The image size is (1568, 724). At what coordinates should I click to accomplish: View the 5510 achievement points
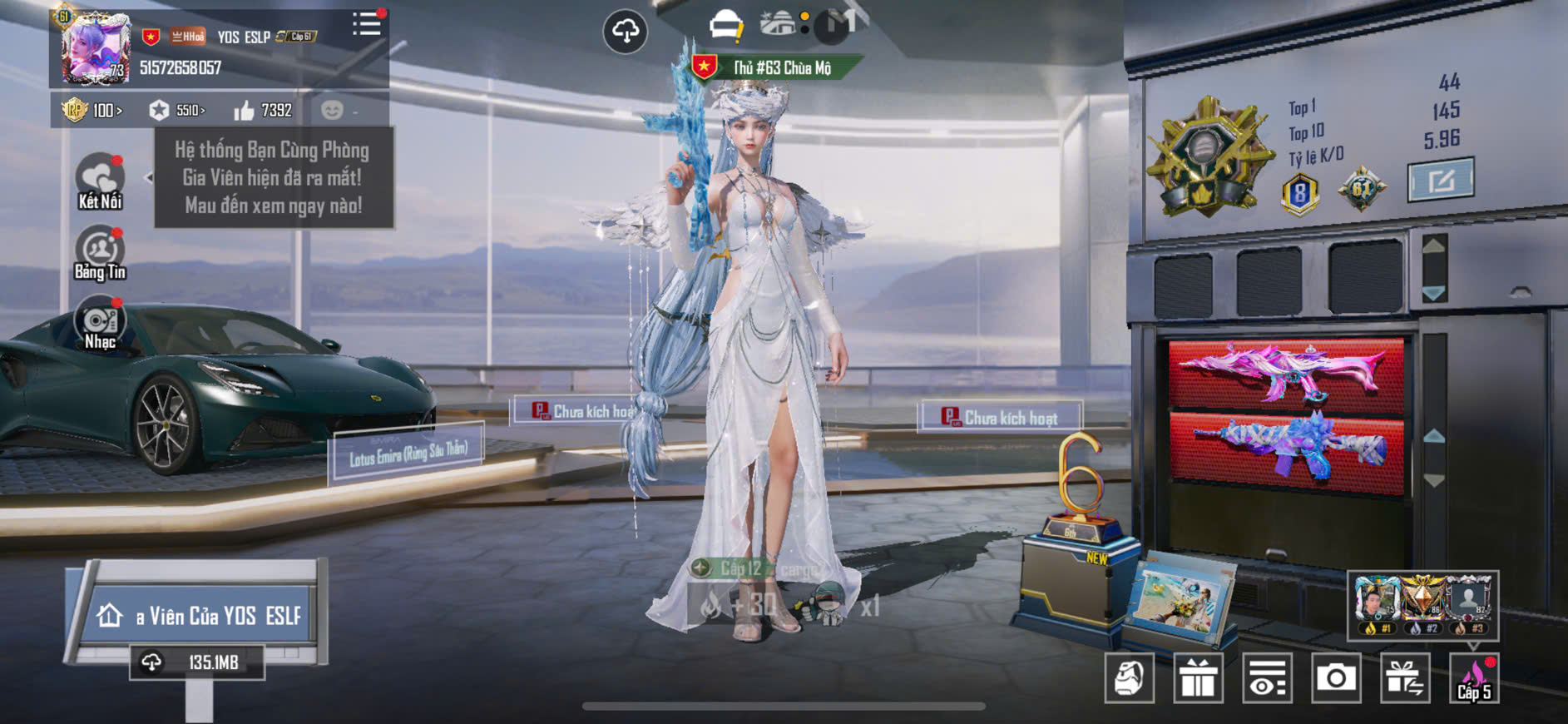pos(176,110)
